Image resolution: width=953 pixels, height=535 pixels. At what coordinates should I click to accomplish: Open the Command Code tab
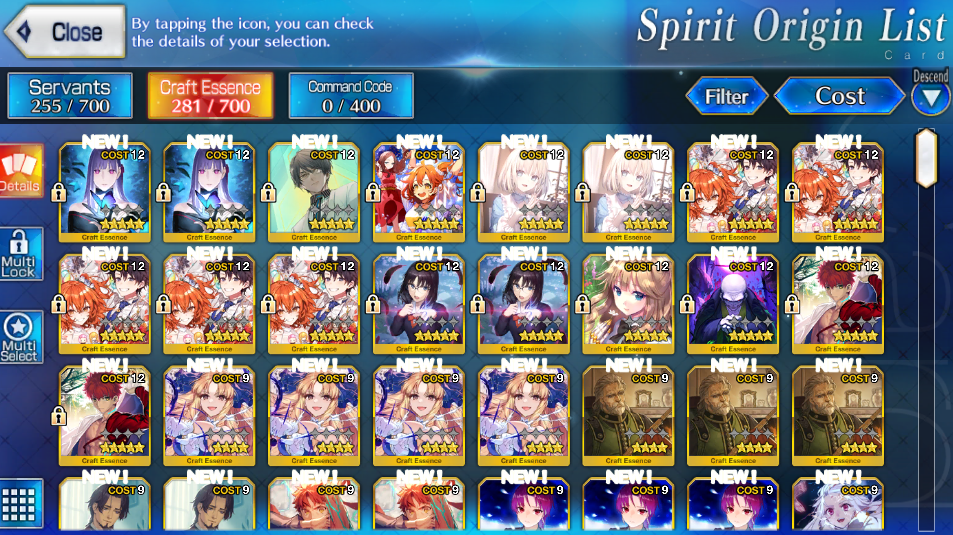click(350, 96)
